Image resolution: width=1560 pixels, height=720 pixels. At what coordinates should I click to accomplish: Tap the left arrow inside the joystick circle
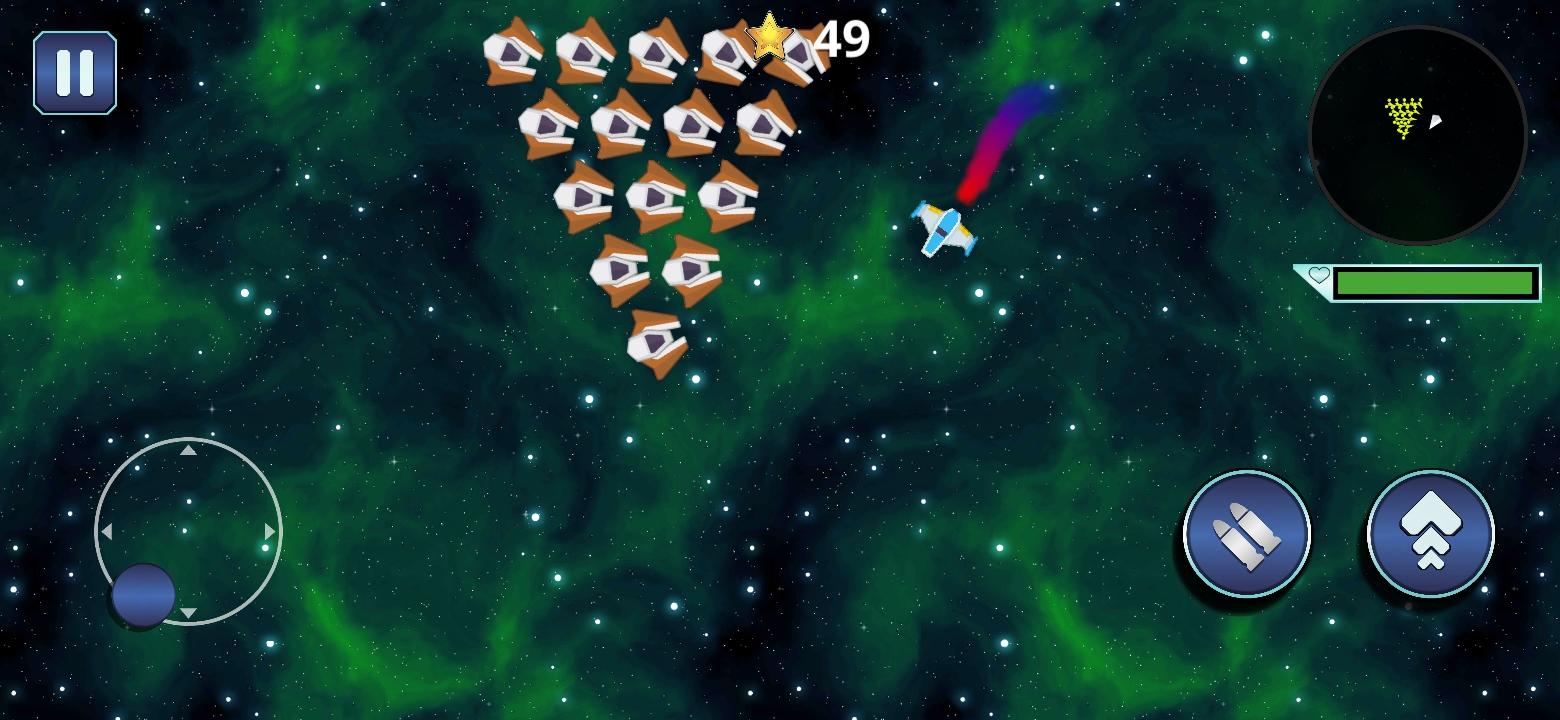pyautogui.click(x=107, y=533)
